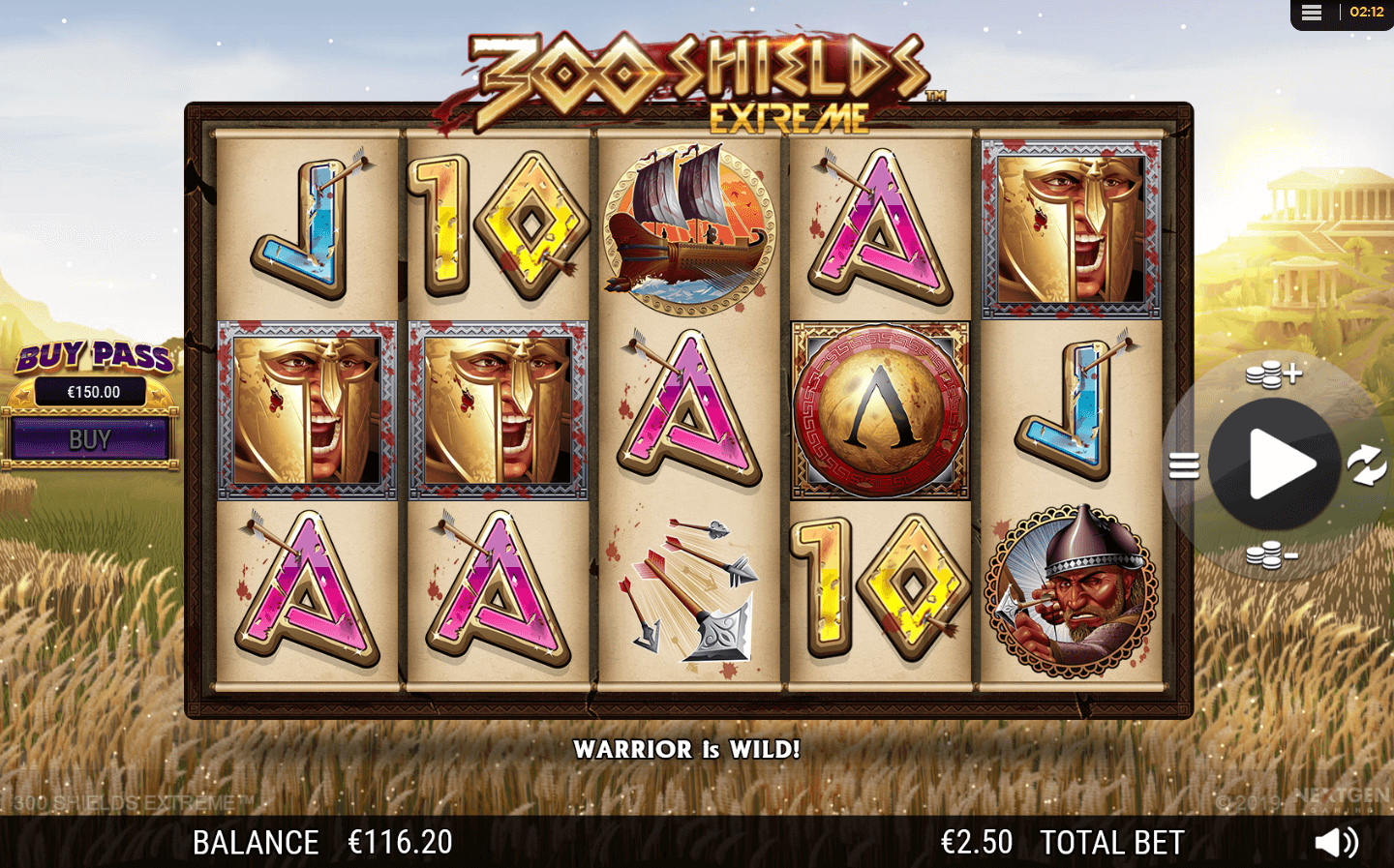Image resolution: width=1394 pixels, height=868 pixels.
Task: Click the WARRIOR is WILD banner text
Action: pyautogui.click(x=687, y=749)
